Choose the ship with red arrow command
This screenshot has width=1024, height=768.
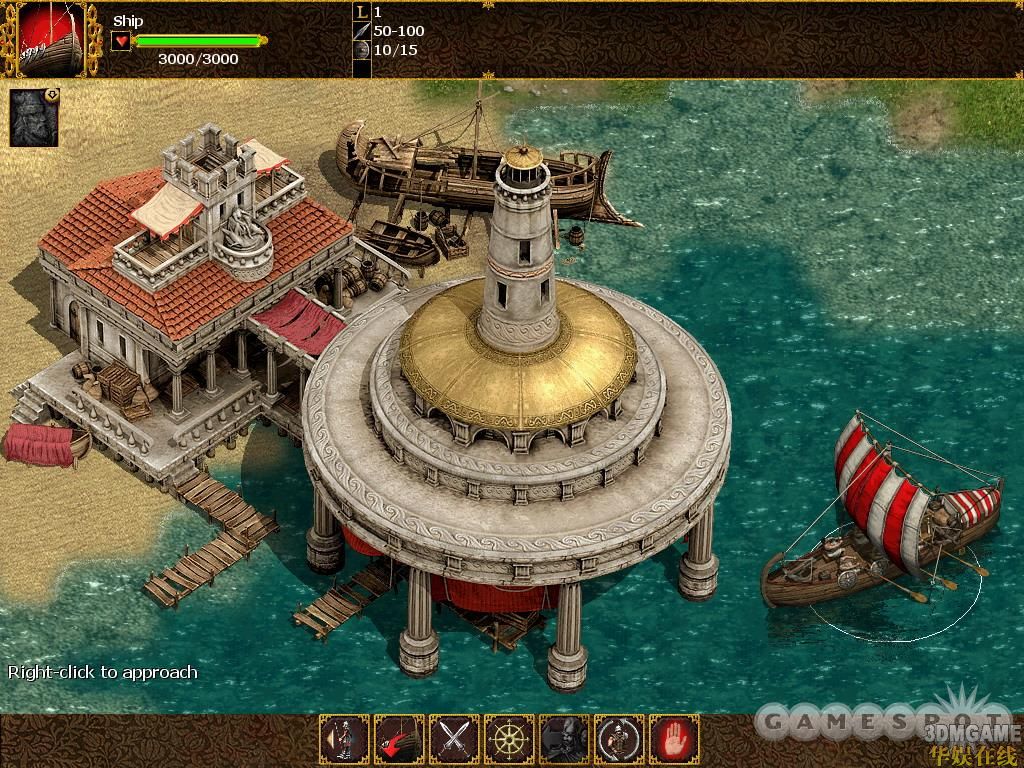pyautogui.click(x=399, y=740)
